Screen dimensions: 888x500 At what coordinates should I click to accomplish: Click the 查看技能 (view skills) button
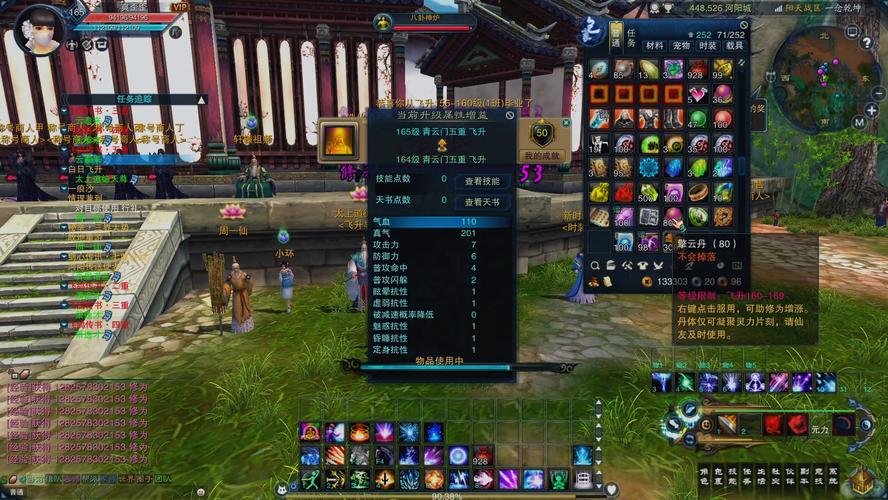click(x=483, y=181)
